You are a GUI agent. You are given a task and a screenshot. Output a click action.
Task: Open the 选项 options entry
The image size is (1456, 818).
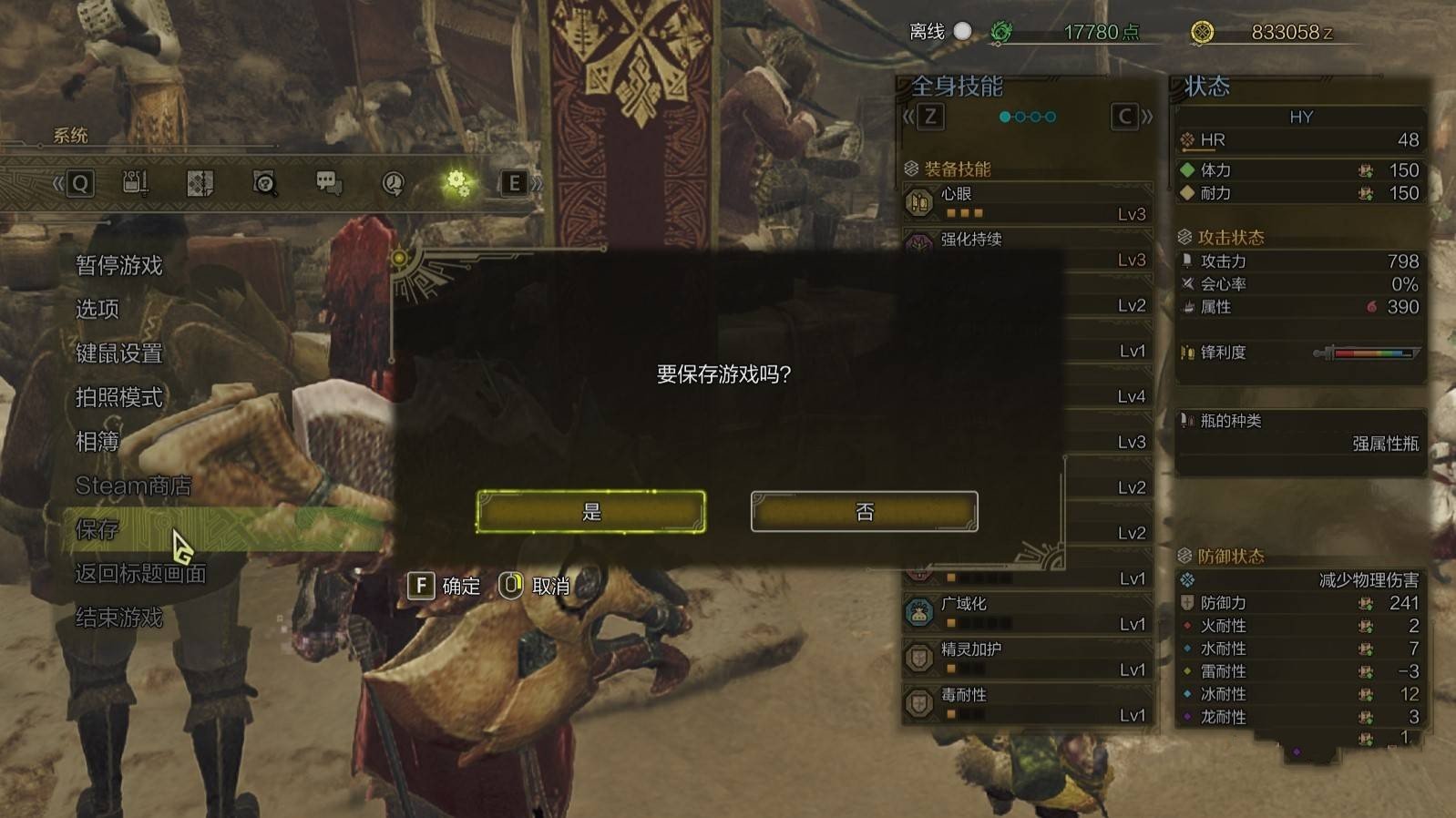tap(97, 309)
